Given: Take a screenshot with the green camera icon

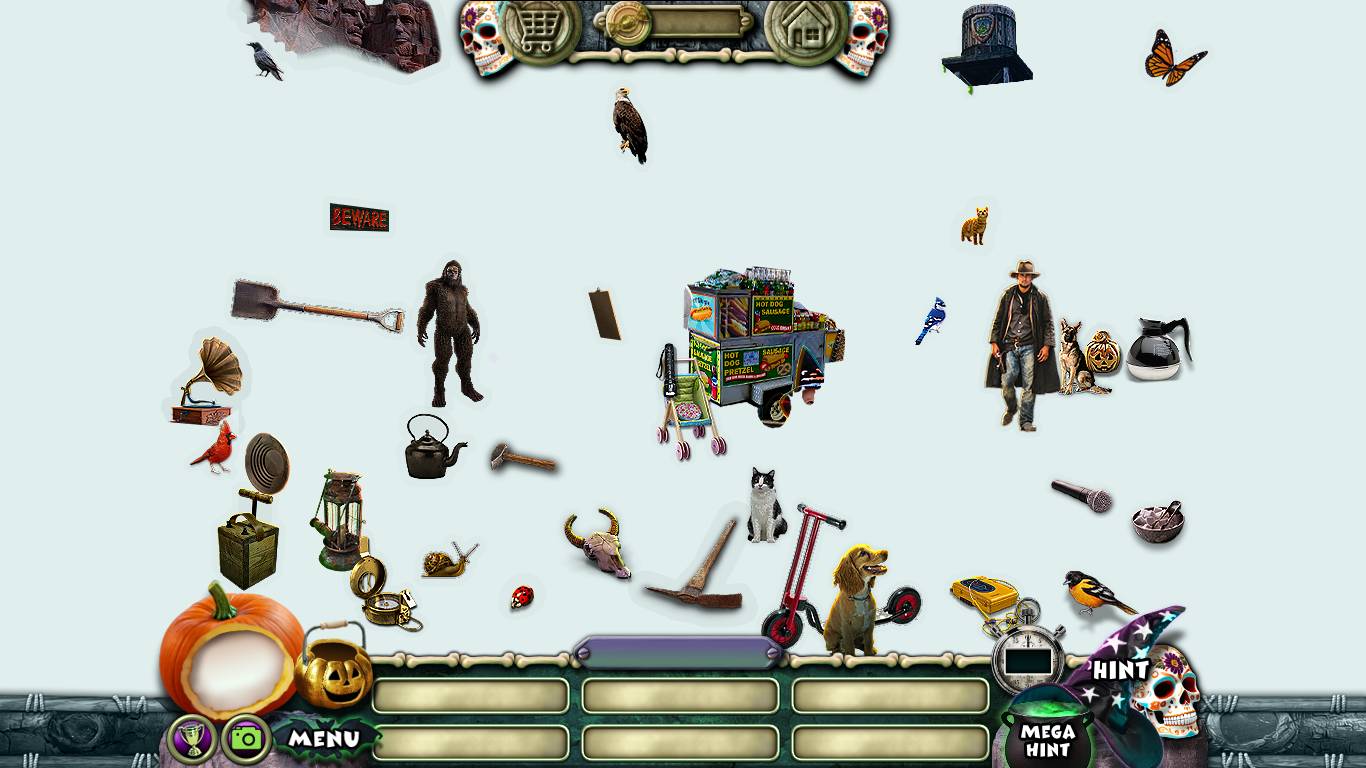Looking at the screenshot, I should [246, 739].
